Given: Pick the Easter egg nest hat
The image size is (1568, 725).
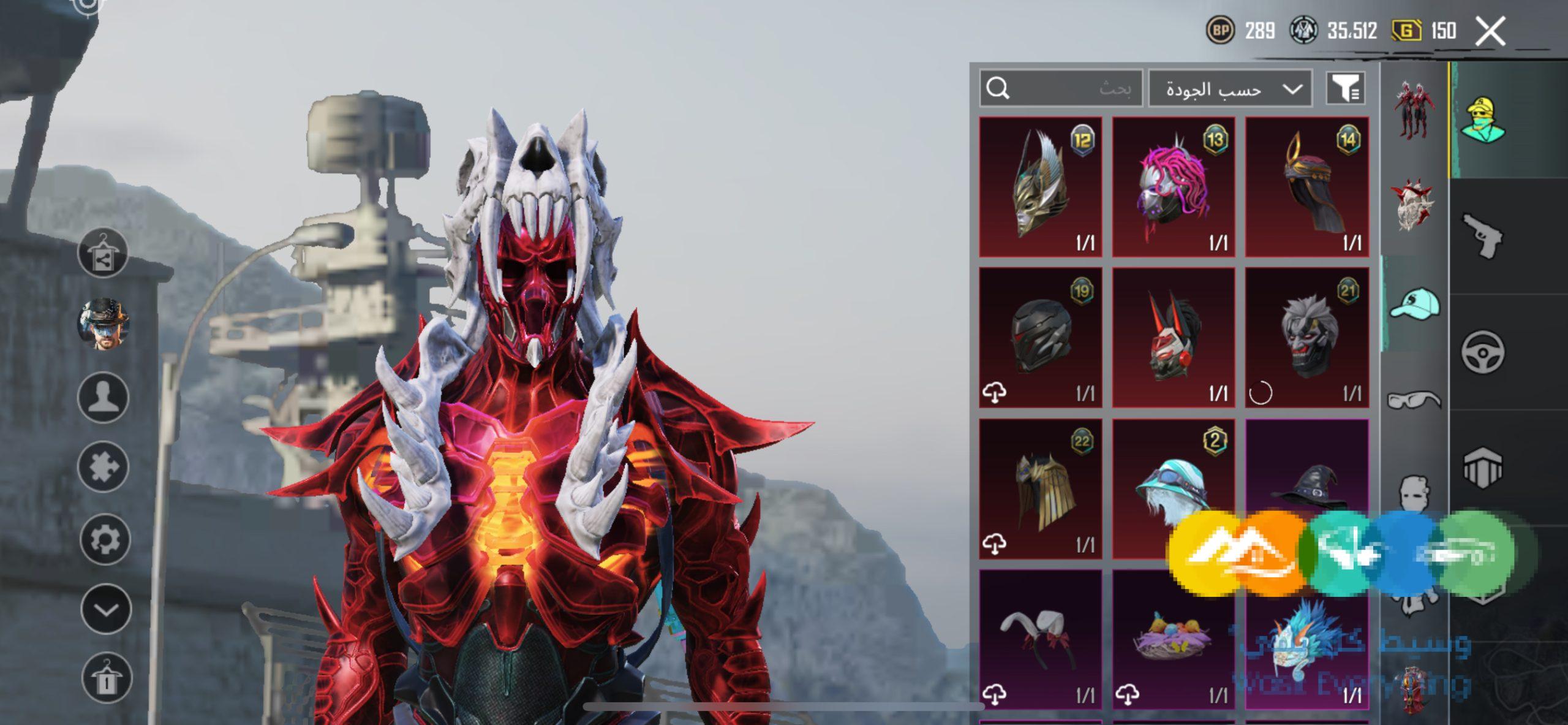Looking at the screenshot, I should pos(1174,639).
